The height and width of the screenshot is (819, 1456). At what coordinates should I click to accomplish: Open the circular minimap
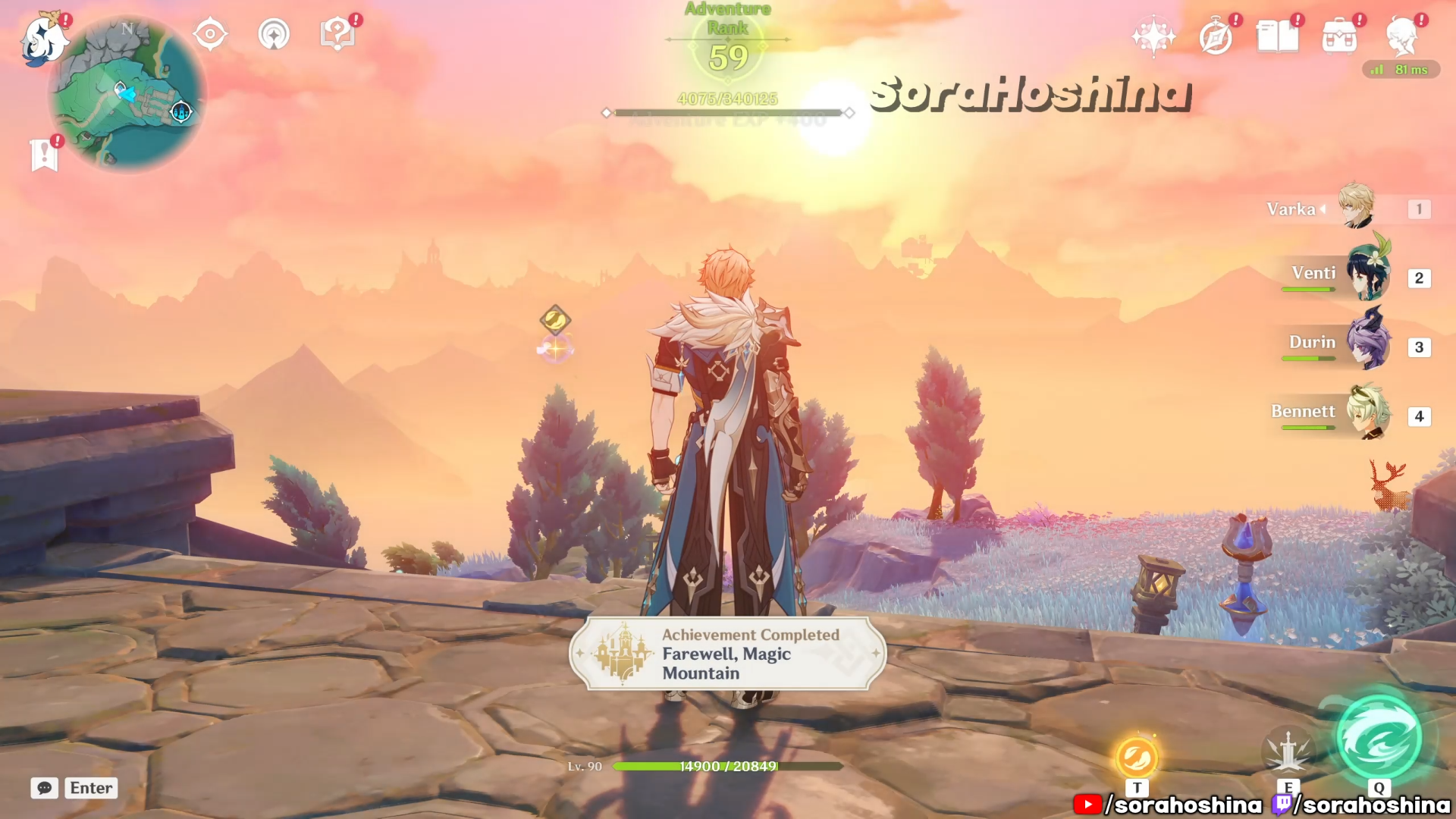(x=127, y=93)
